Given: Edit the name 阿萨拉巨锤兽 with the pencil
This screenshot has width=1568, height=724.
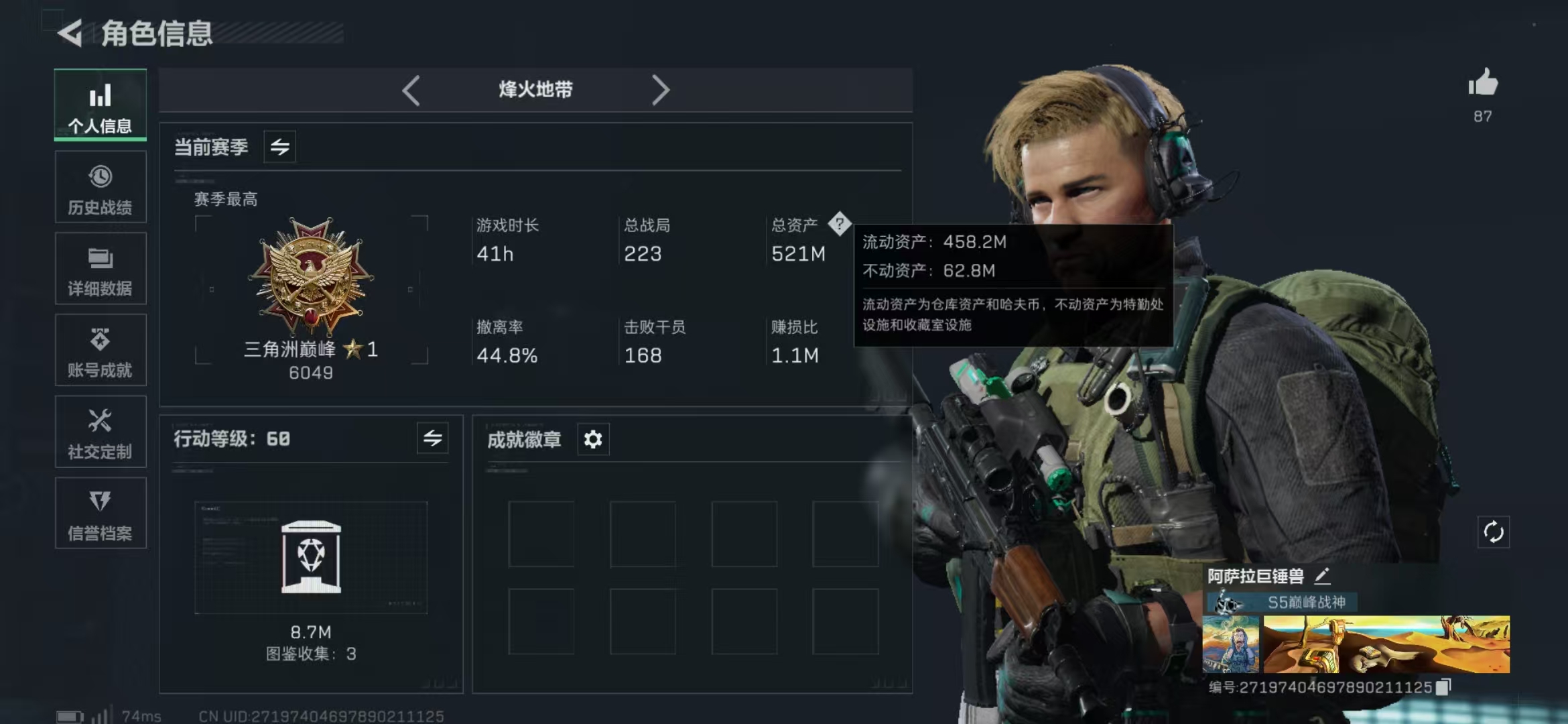Looking at the screenshot, I should (1322, 576).
